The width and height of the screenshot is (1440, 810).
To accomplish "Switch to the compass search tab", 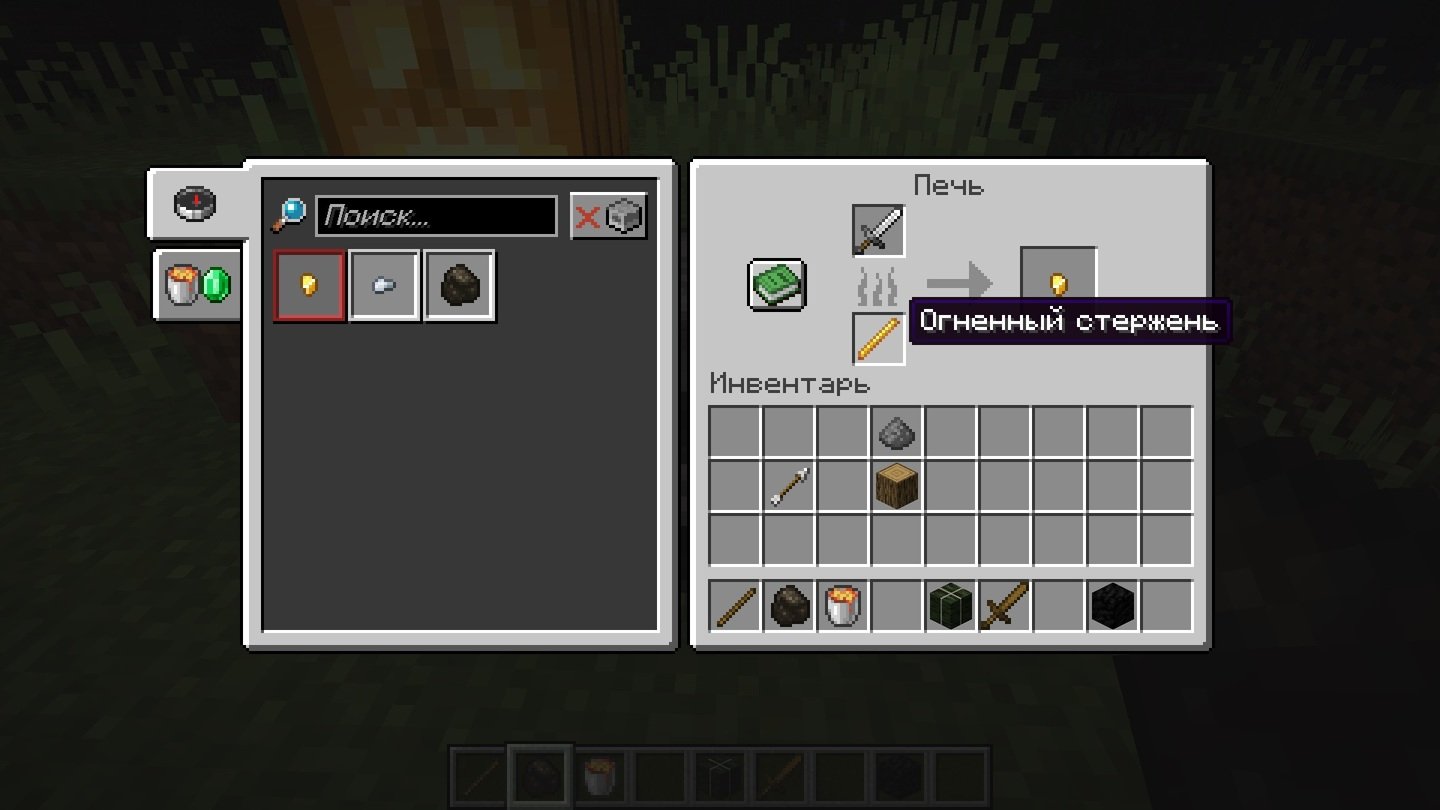I will coord(197,204).
